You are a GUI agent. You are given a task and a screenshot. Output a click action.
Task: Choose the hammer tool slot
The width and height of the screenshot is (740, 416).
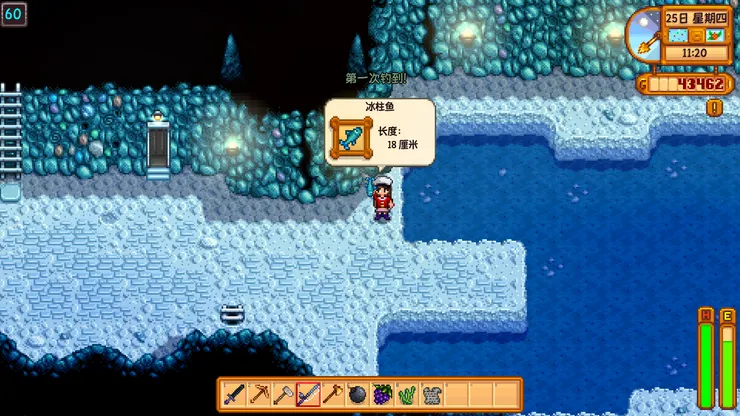(x=283, y=394)
